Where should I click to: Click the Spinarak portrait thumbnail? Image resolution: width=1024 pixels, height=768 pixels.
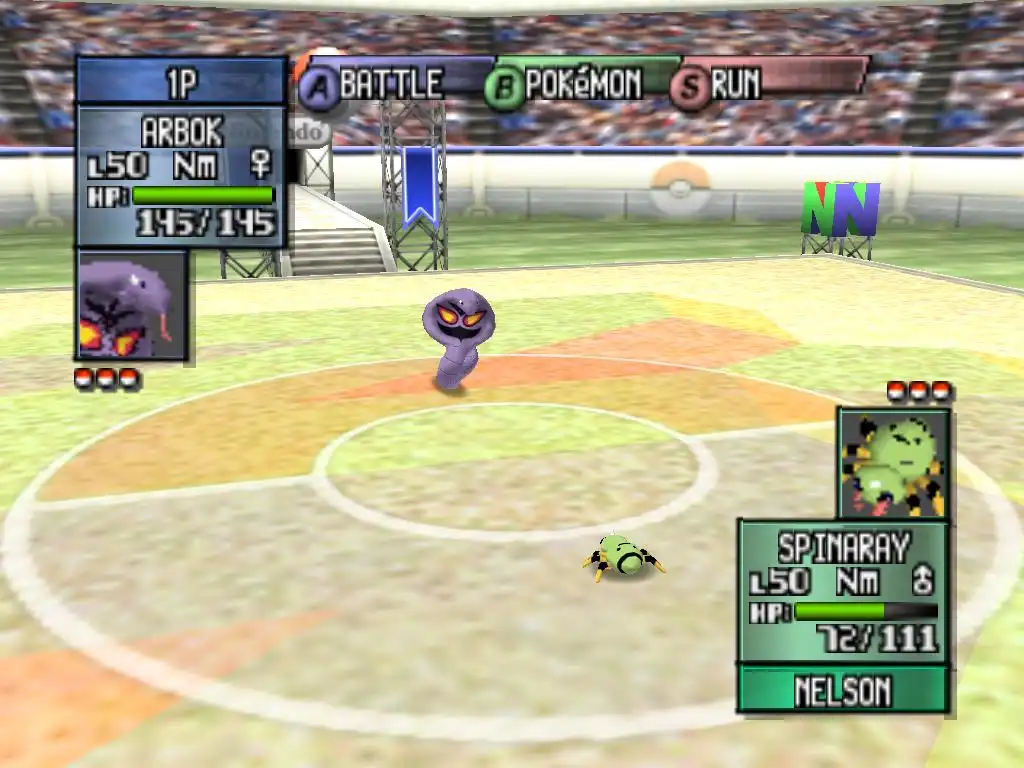(893, 463)
